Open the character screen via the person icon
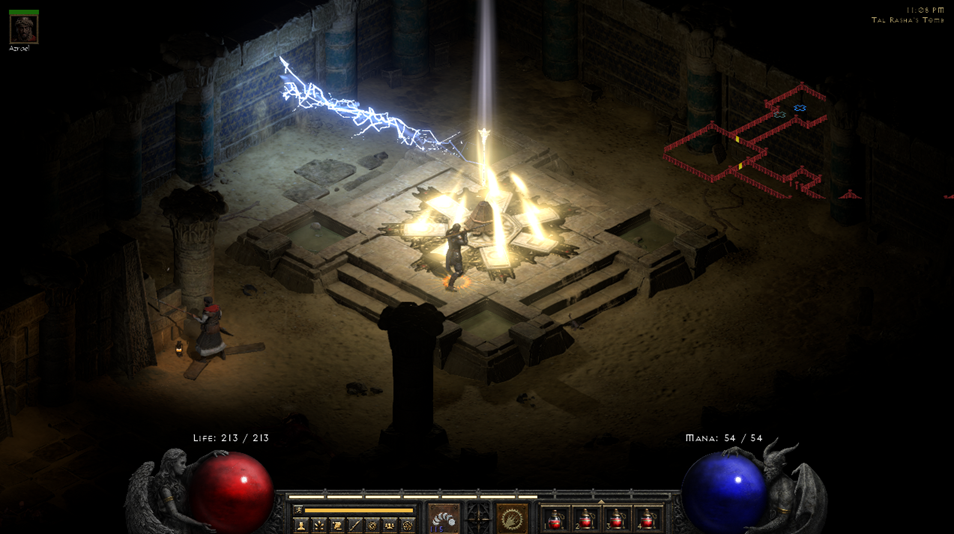954x534 pixels. click(x=301, y=525)
